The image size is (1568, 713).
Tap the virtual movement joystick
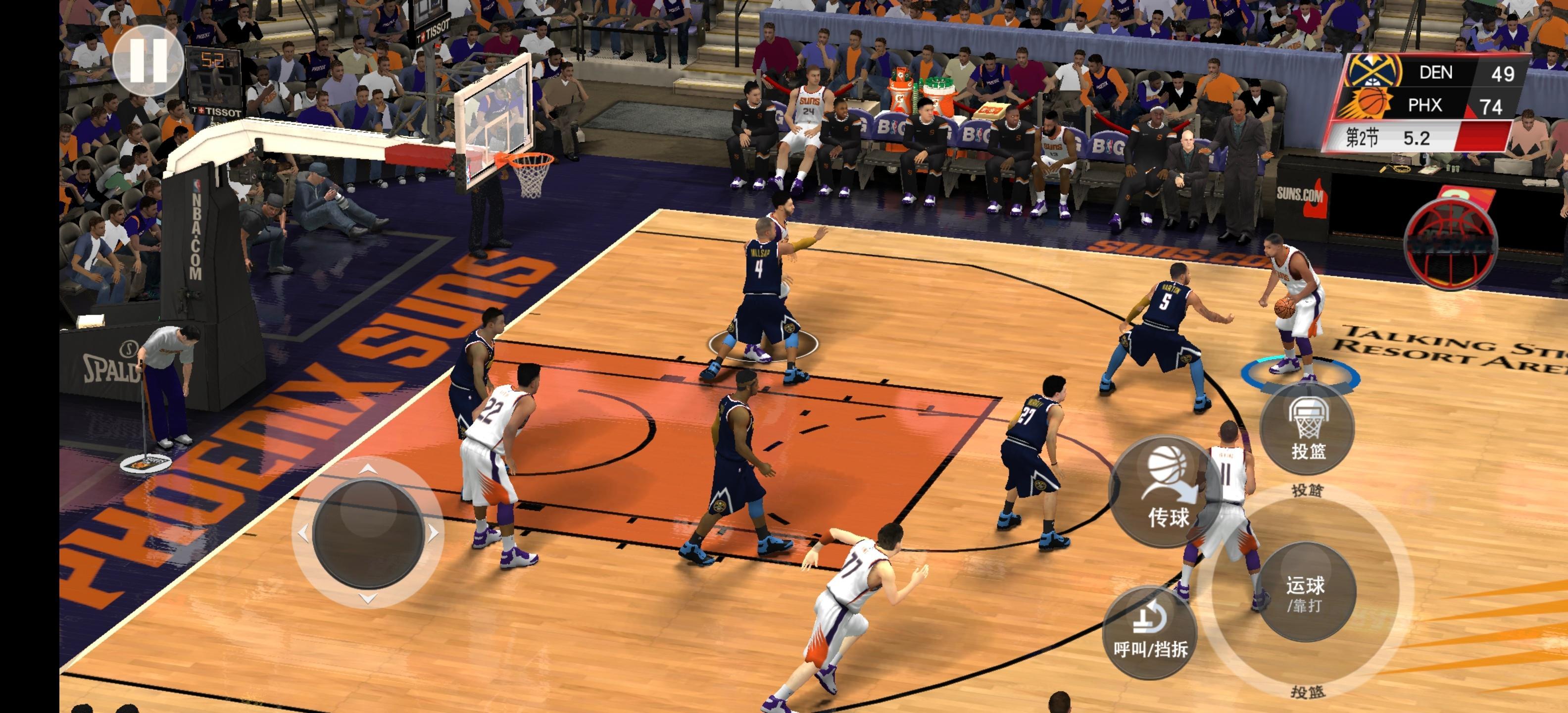pyautogui.click(x=368, y=533)
